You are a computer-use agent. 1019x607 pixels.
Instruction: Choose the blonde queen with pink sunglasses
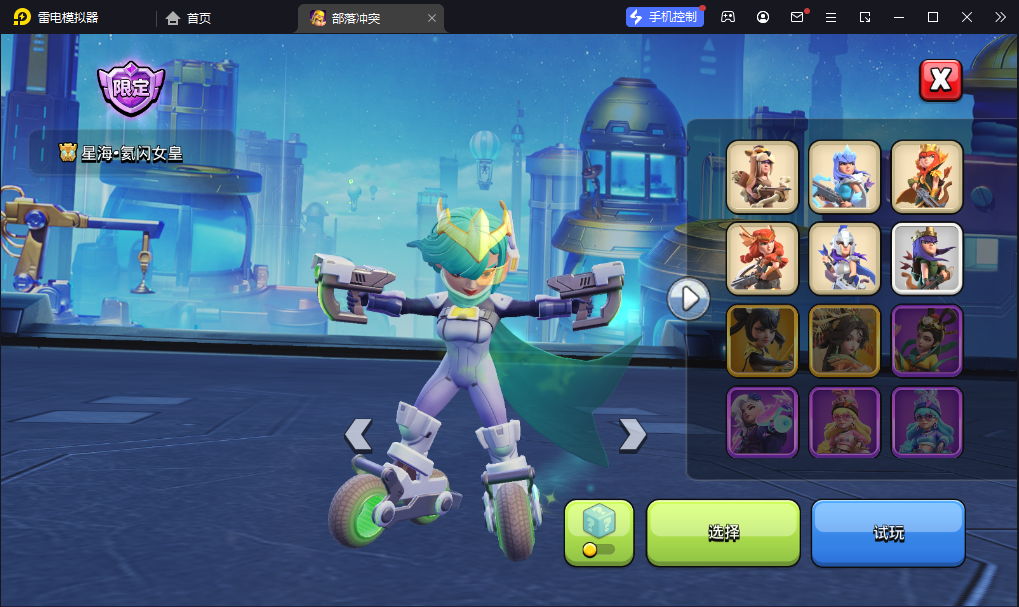coord(844,422)
